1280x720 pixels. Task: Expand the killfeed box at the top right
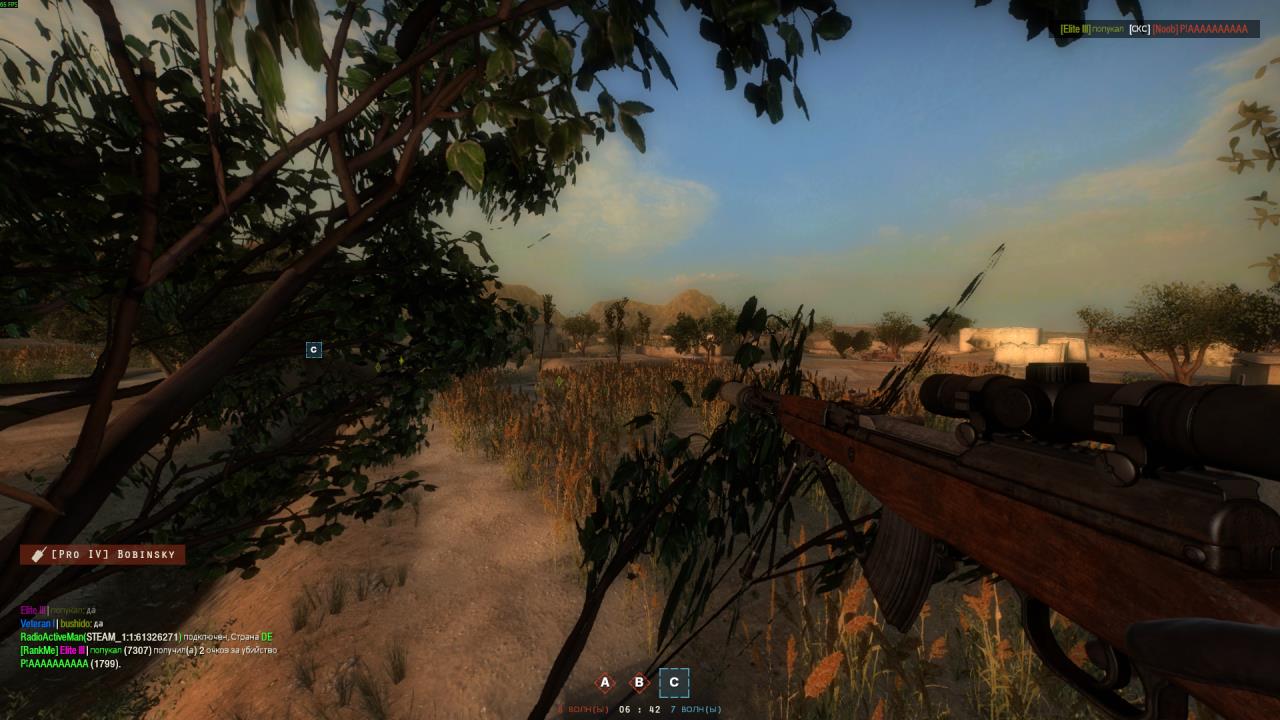(1155, 29)
